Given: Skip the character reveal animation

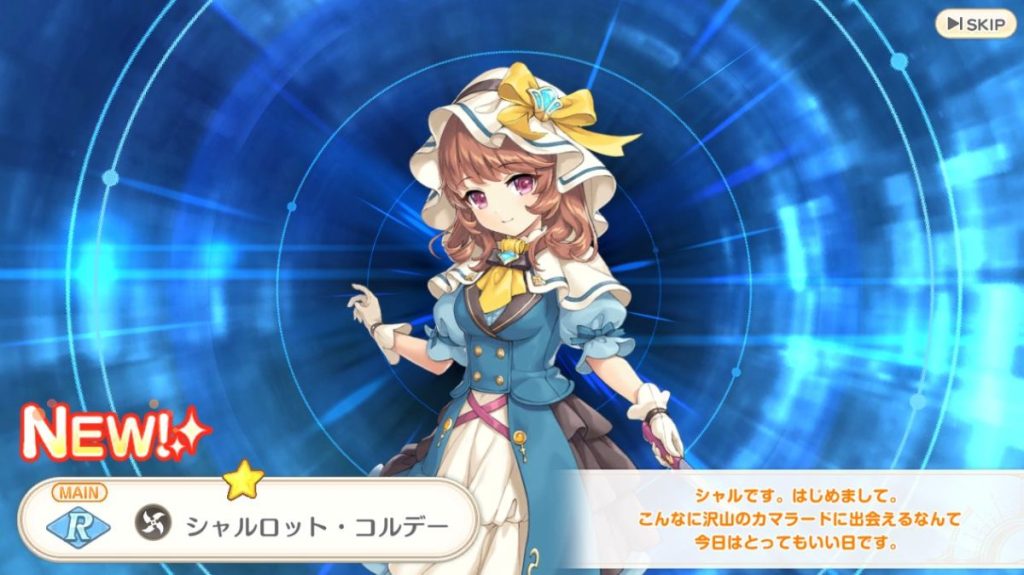Looking at the screenshot, I should (x=975, y=23).
